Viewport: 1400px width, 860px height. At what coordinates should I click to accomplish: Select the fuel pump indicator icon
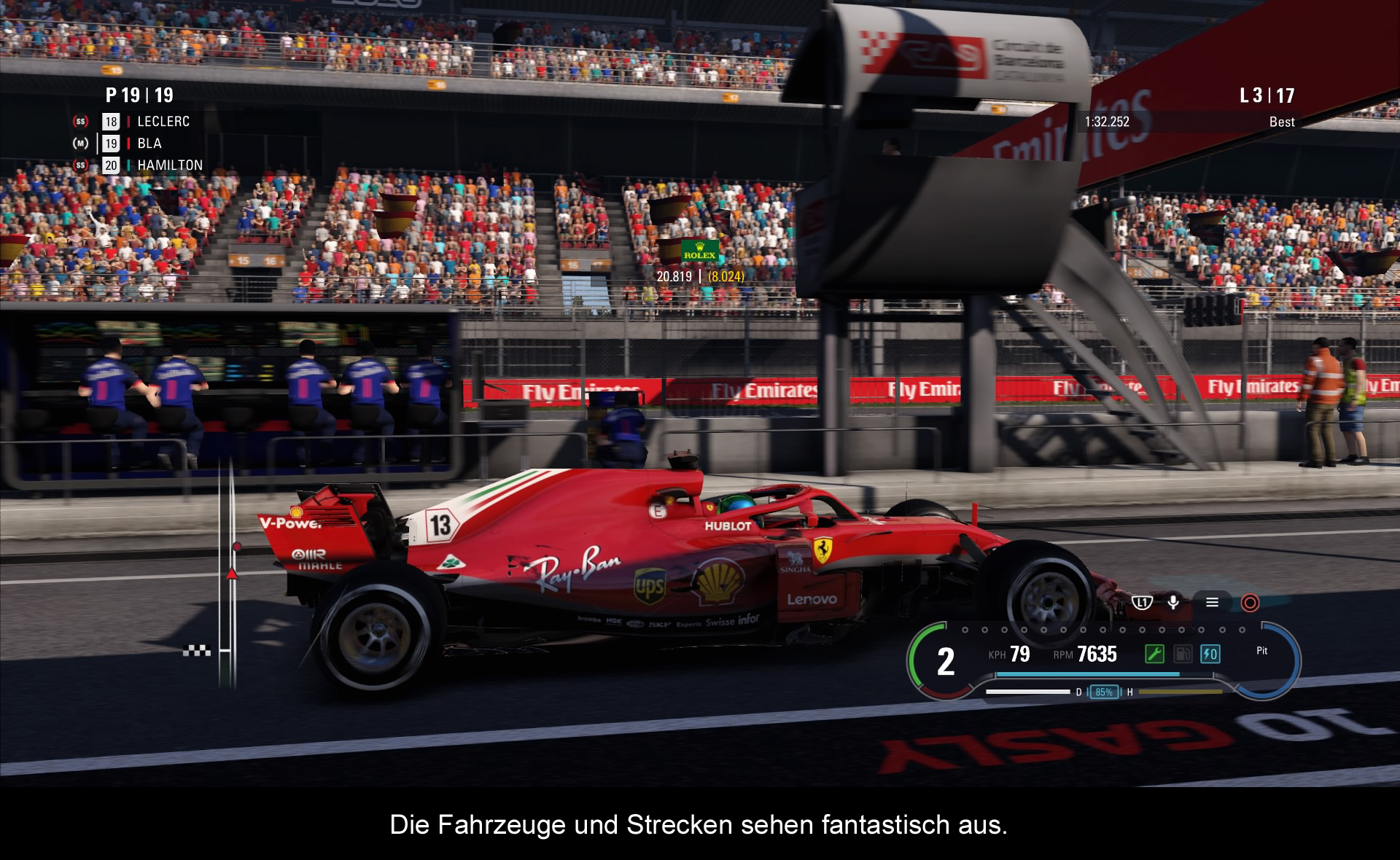[x=1182, y=654]
